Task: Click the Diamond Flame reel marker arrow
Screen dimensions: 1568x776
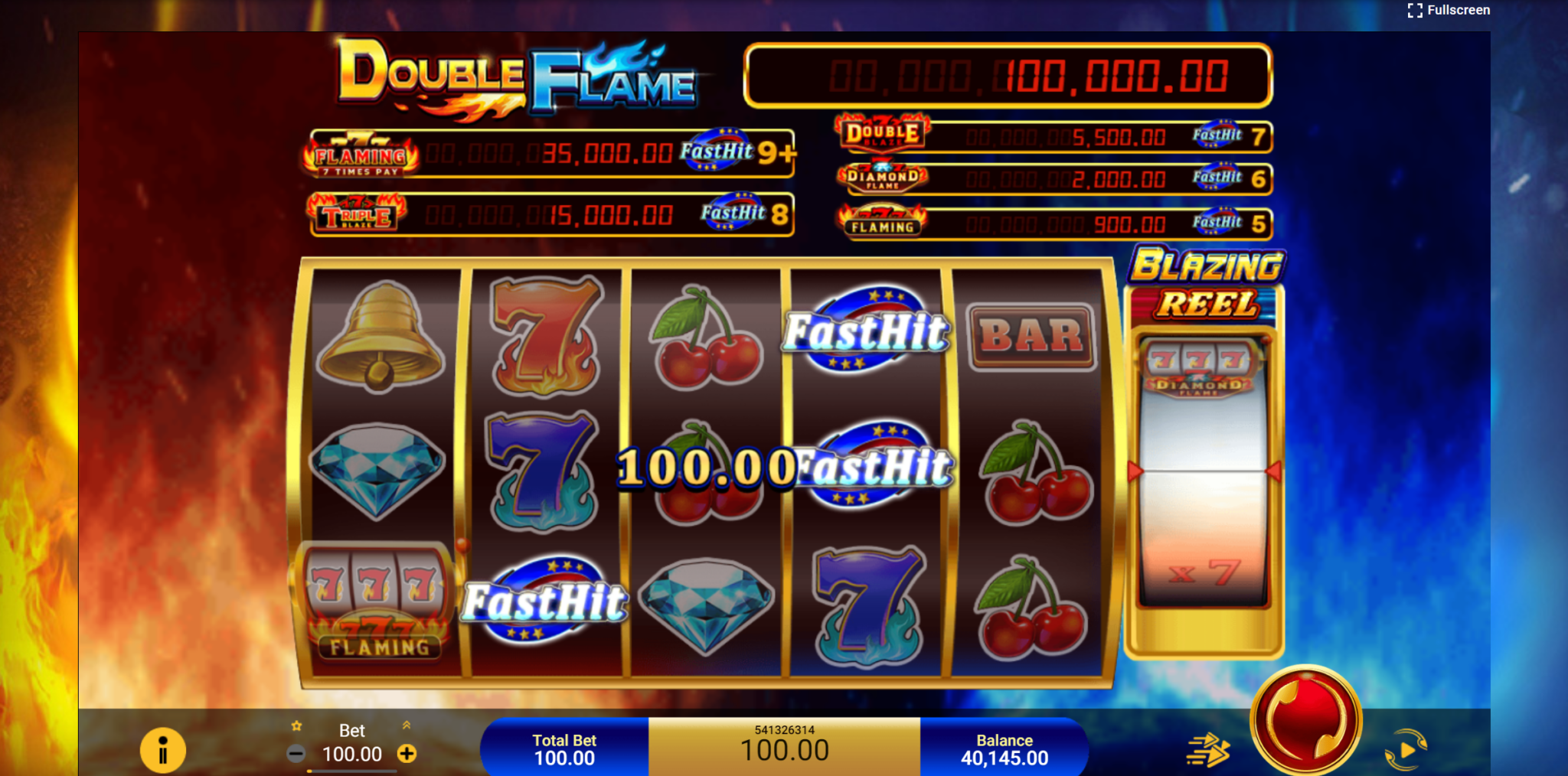Action: [1135, 473]
